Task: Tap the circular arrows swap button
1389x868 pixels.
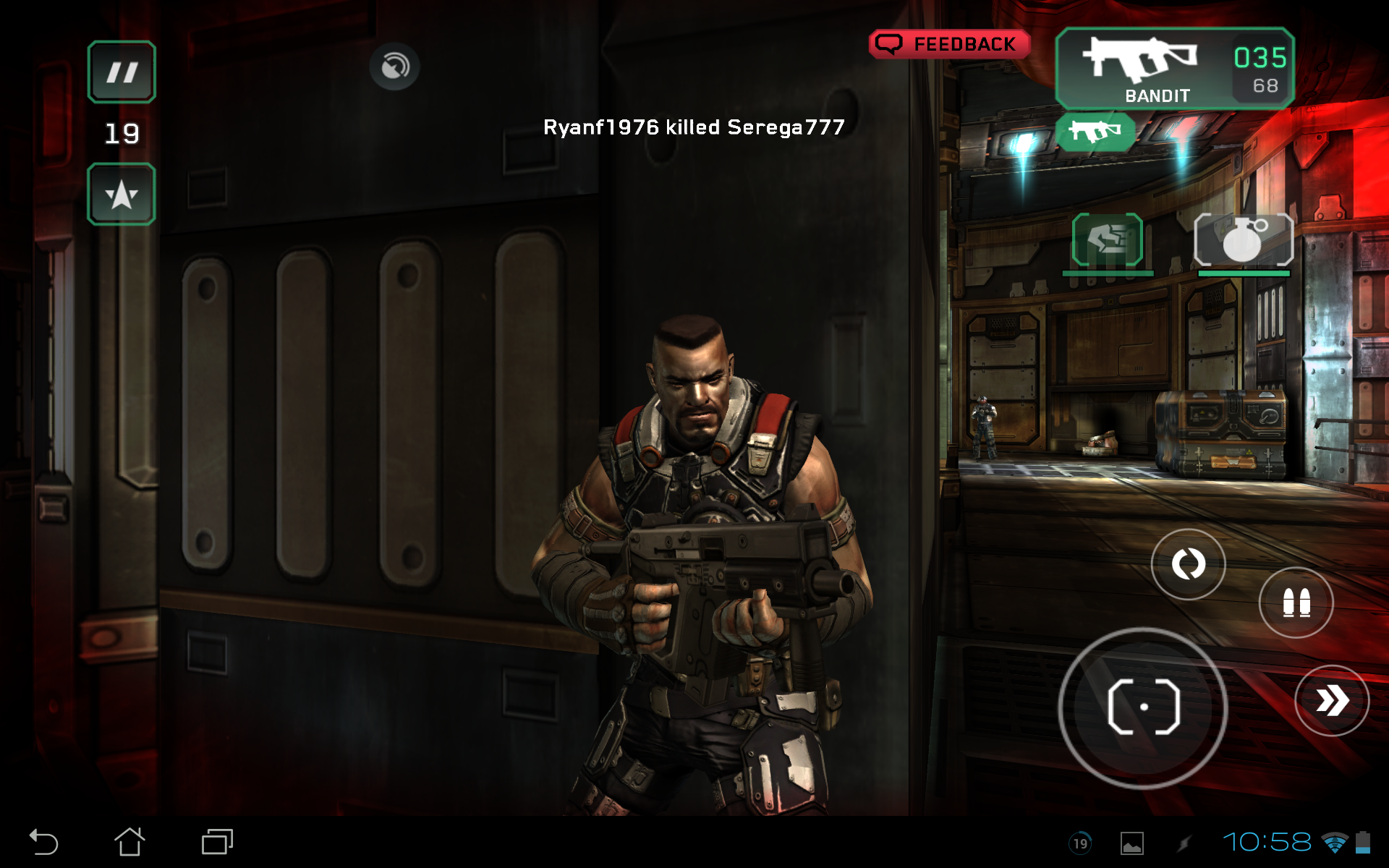Action: 1188,563
